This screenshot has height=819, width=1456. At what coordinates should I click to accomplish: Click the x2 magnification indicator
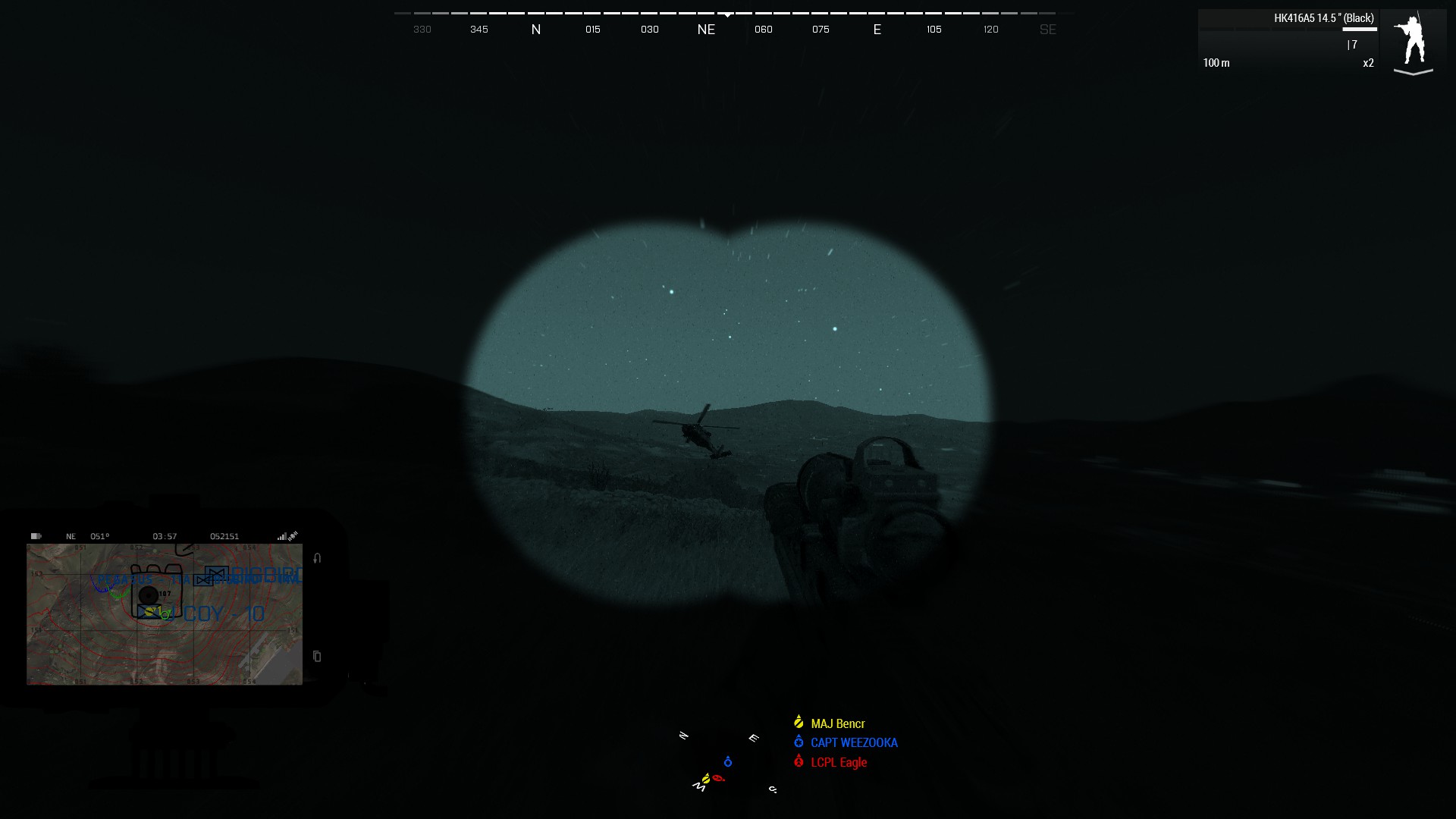pyautogui.click(x=1368, y=64)
